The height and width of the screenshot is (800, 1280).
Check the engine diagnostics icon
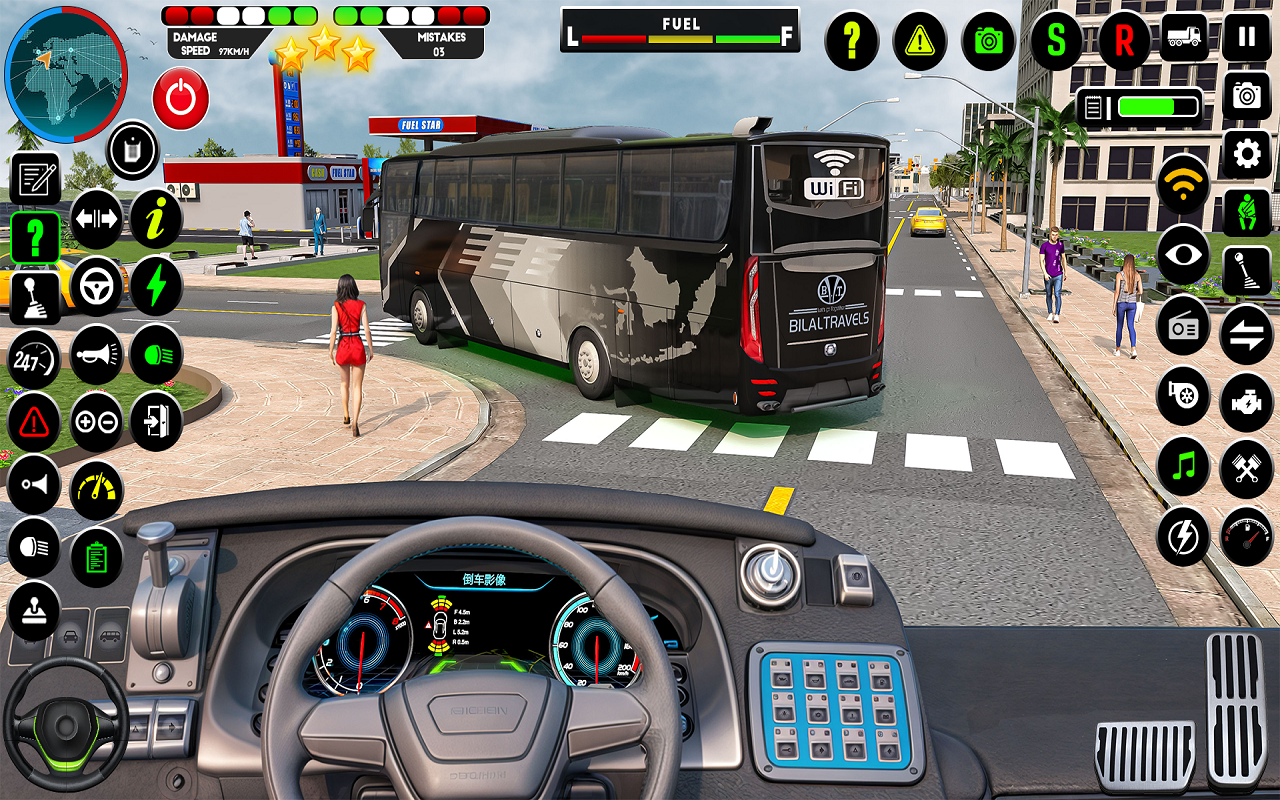[x=1245, y=398]
